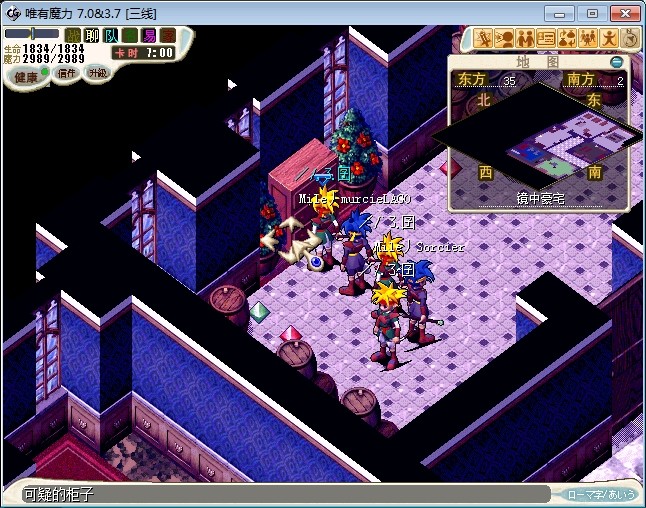Click the two-people party action icon
Image resolution: width=646 pixels, height=508 pixels.
click(x=525, y=39)
